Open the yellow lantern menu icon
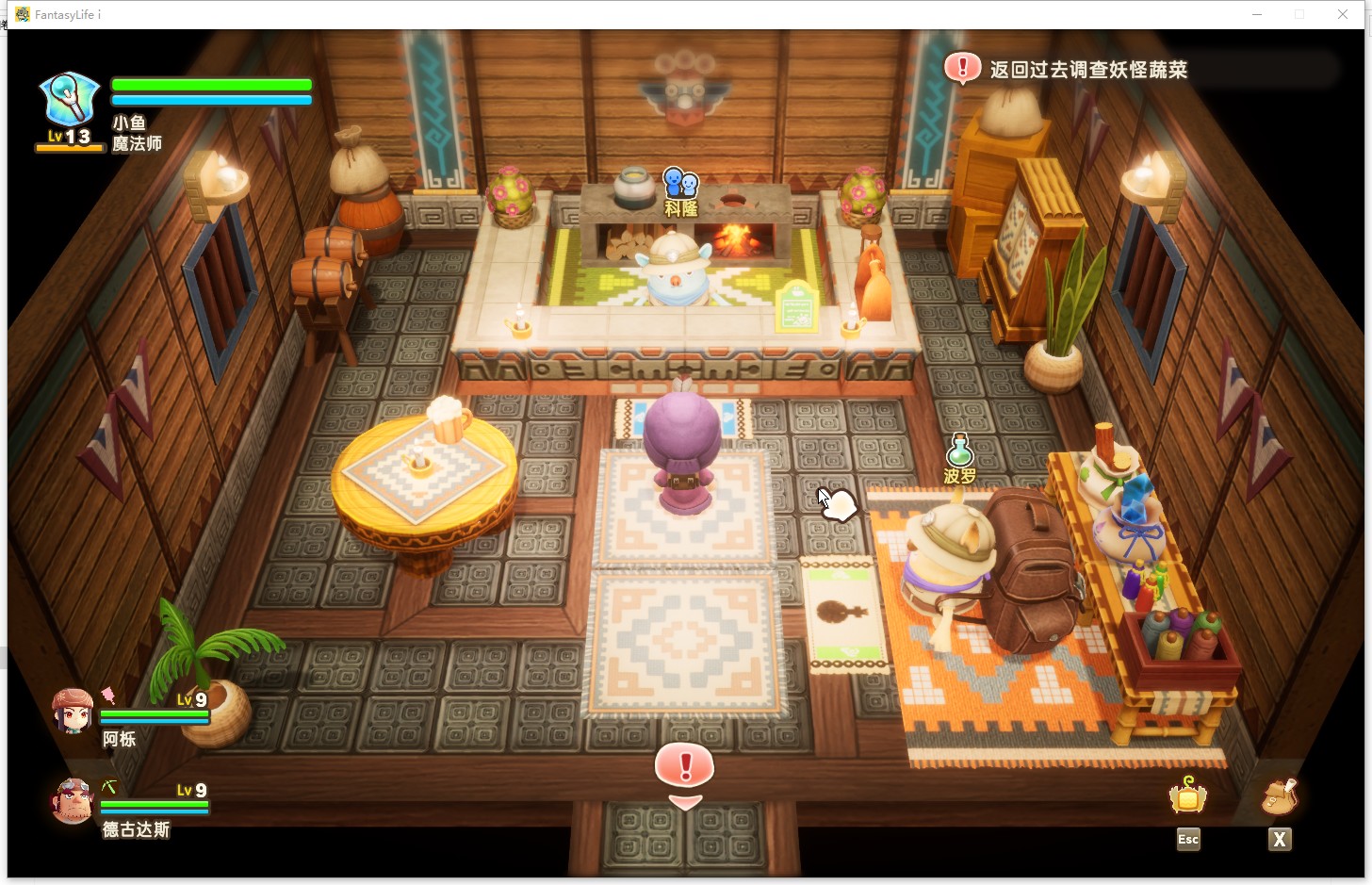 point(1187,797)
